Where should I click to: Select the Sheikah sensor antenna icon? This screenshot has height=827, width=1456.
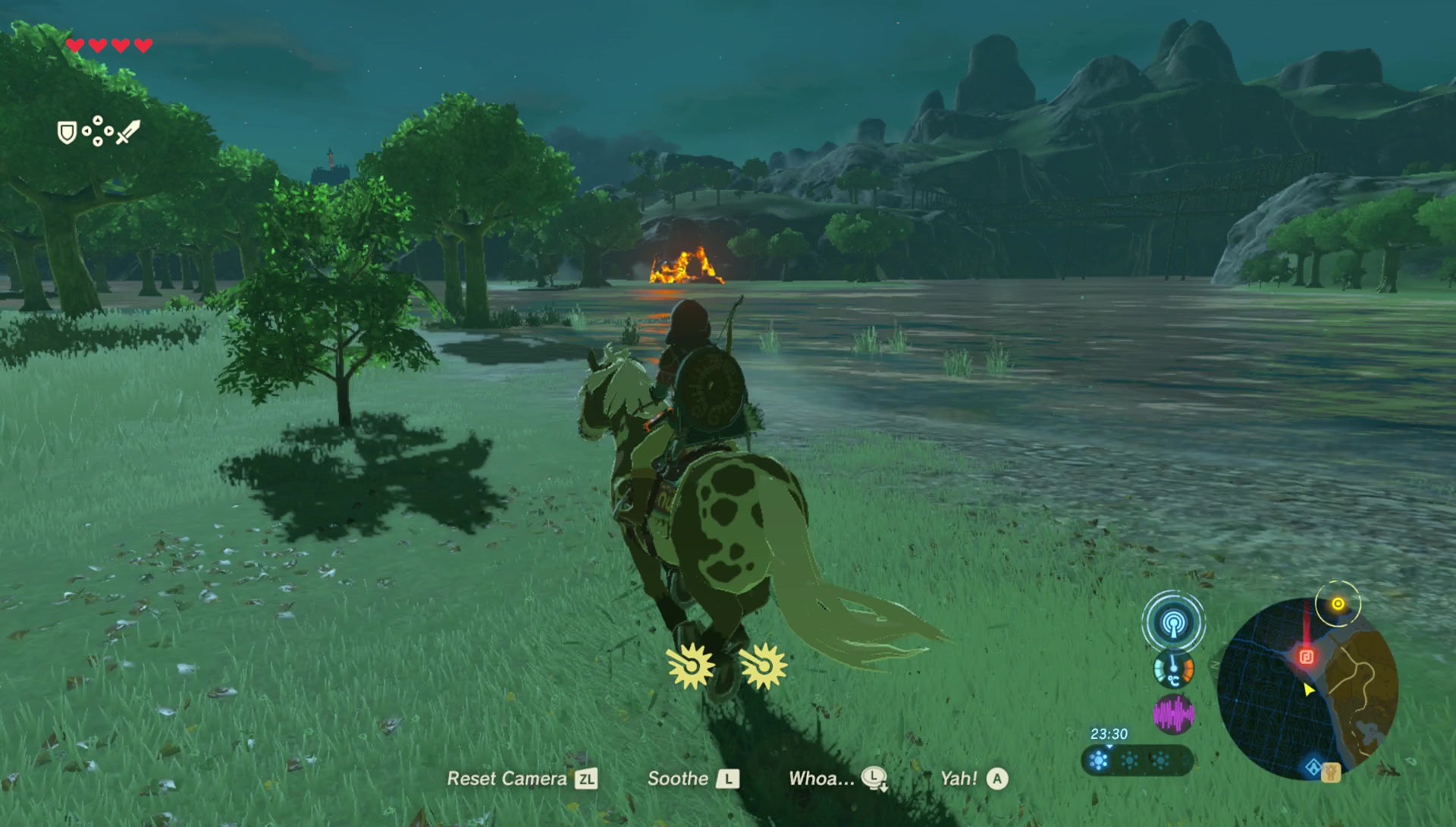(1172, 624)
